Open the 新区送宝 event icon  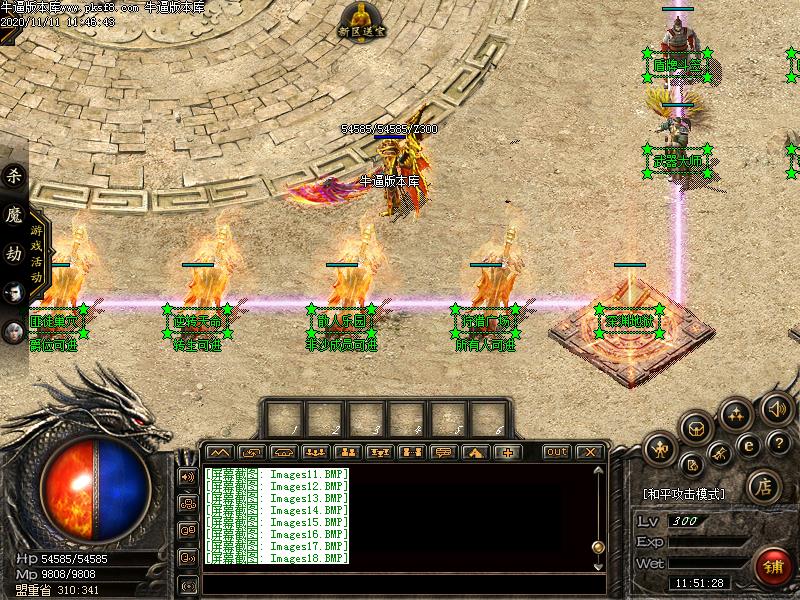click(x=360, y=20)
